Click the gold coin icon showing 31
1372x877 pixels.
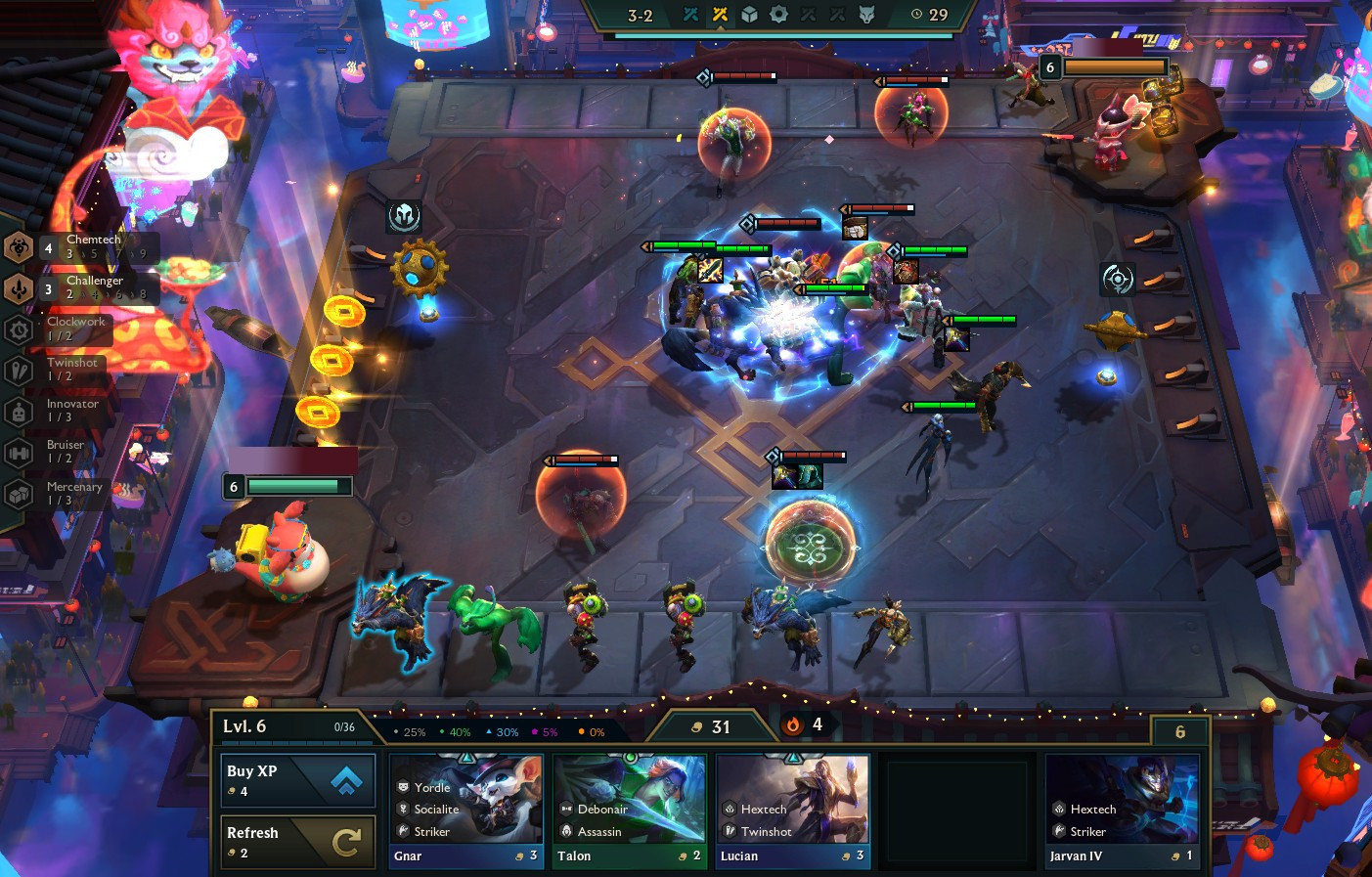pos(697,725)
